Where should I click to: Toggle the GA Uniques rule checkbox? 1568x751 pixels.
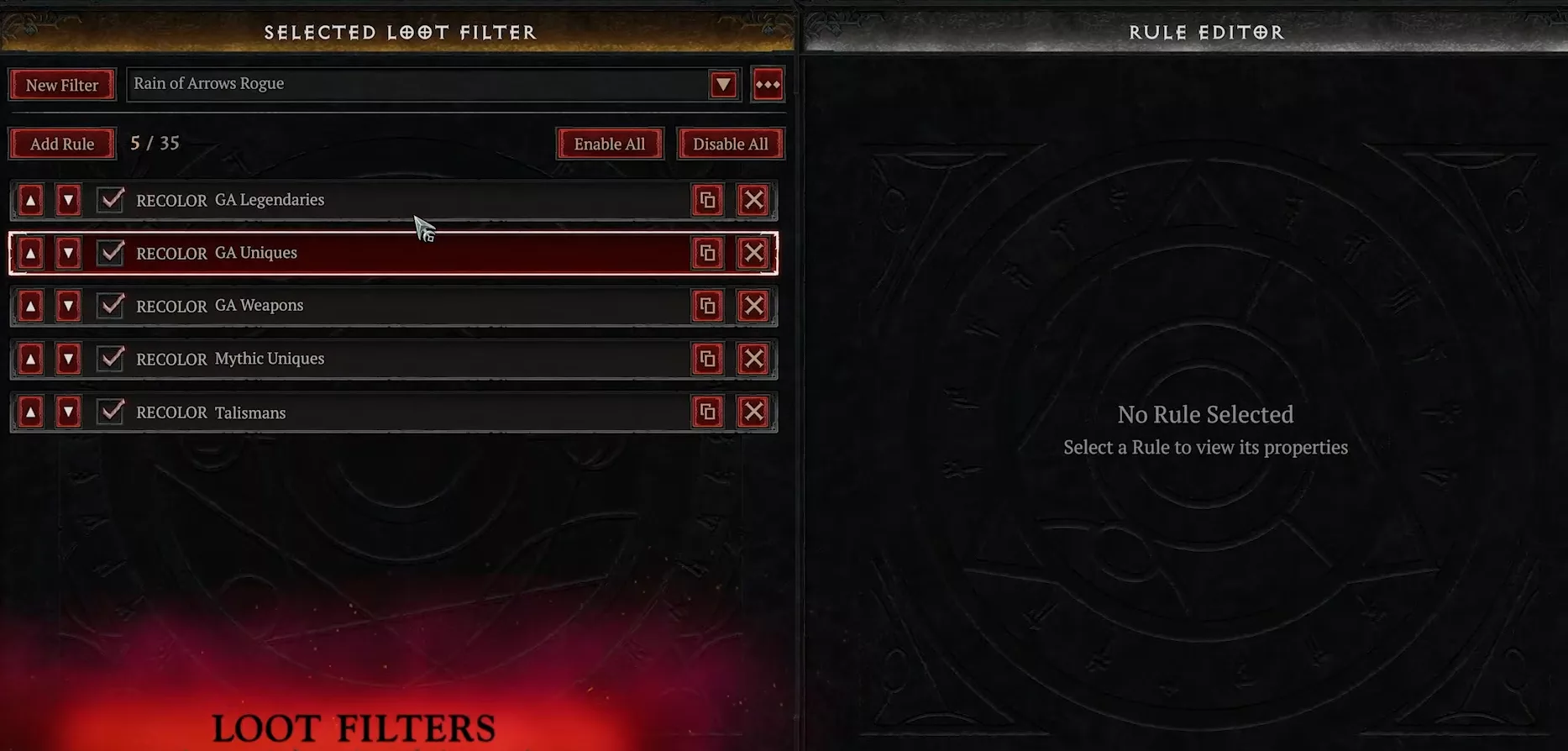coord(111,253)
